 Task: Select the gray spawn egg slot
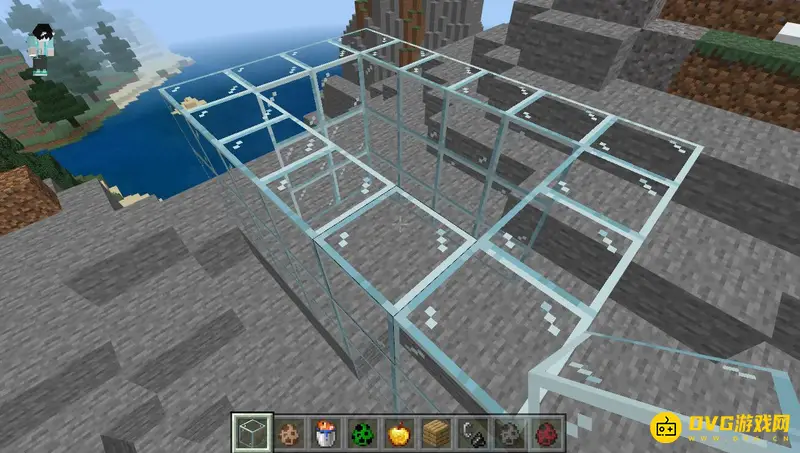coord(506,433)
